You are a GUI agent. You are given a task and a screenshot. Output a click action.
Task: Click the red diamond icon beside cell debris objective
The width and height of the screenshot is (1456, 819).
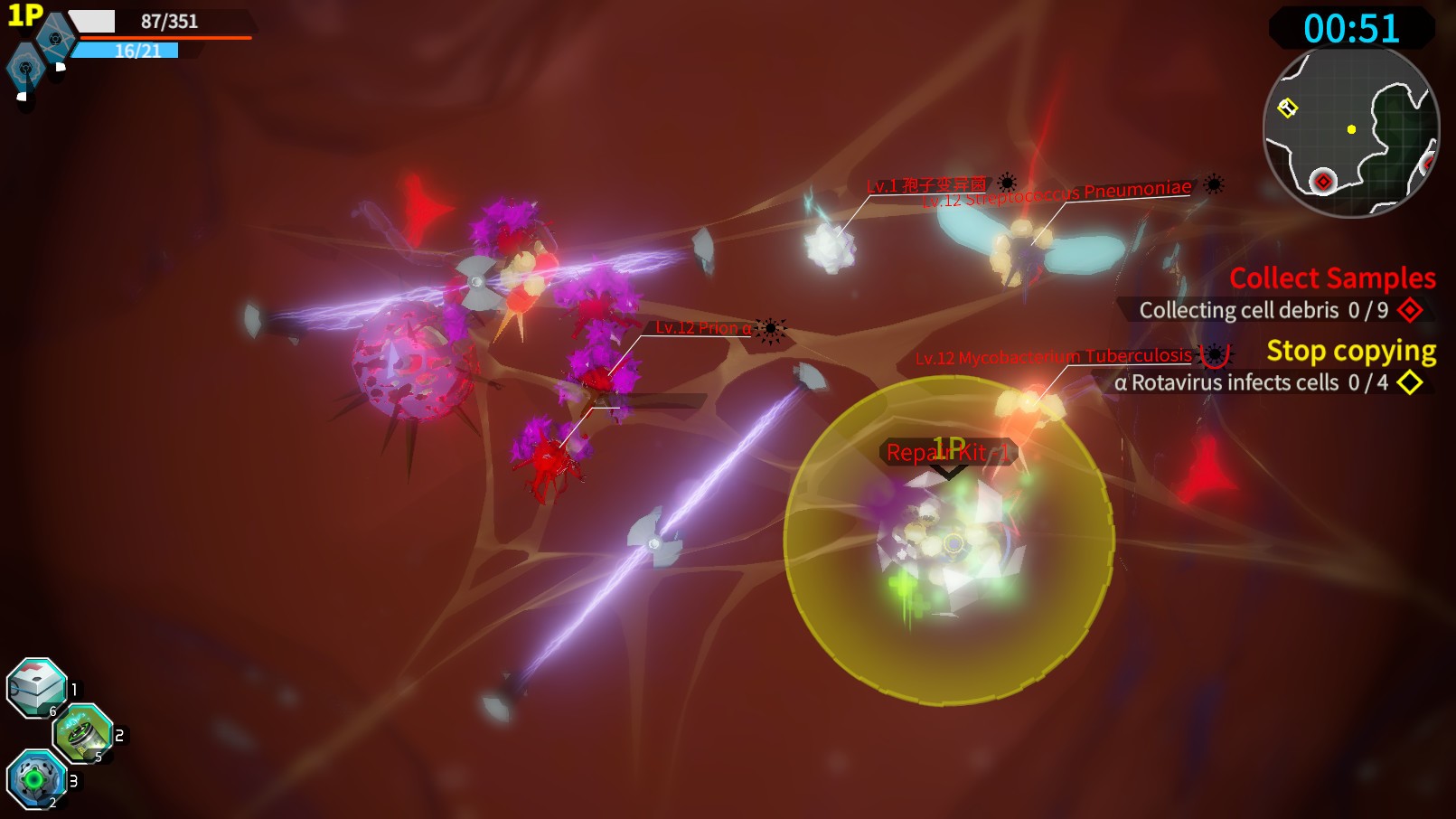tap(1412, 310)
